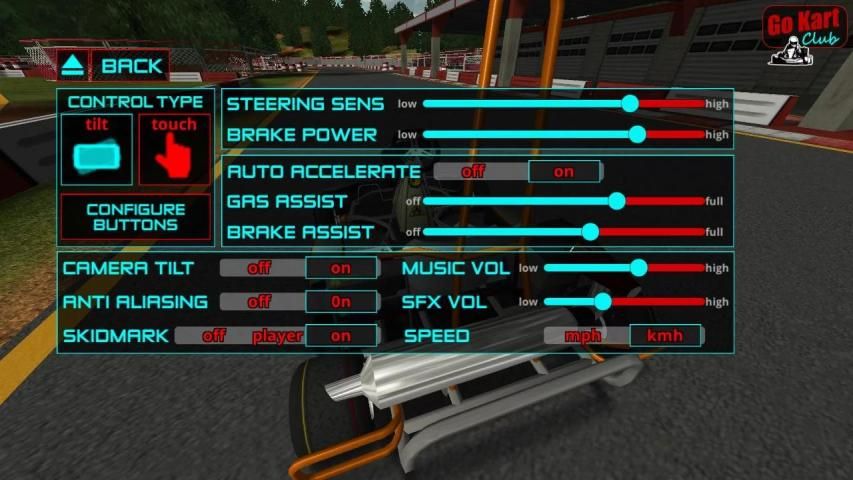The image size is (853, 480).
Task: Go back using the Back button
Action: (x=112, y=66)
